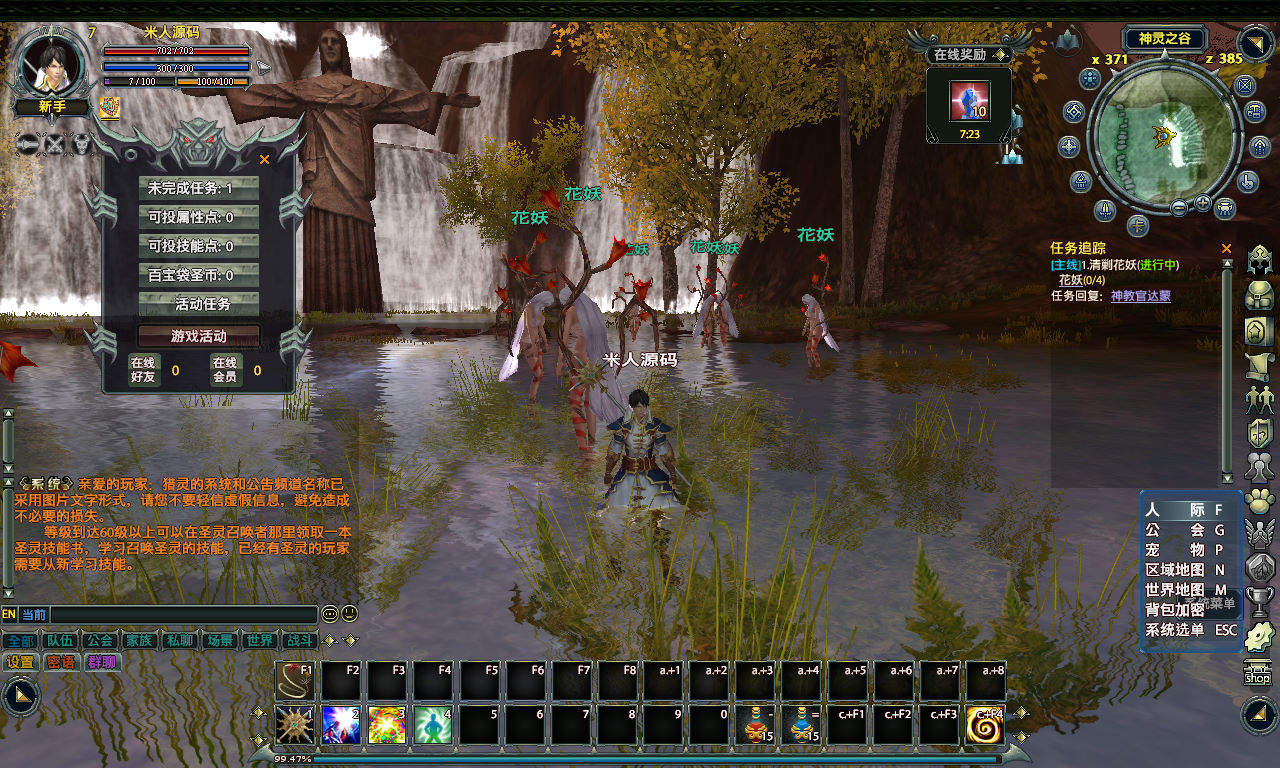Activate the golden spiral skill slot

pos(985,725)
